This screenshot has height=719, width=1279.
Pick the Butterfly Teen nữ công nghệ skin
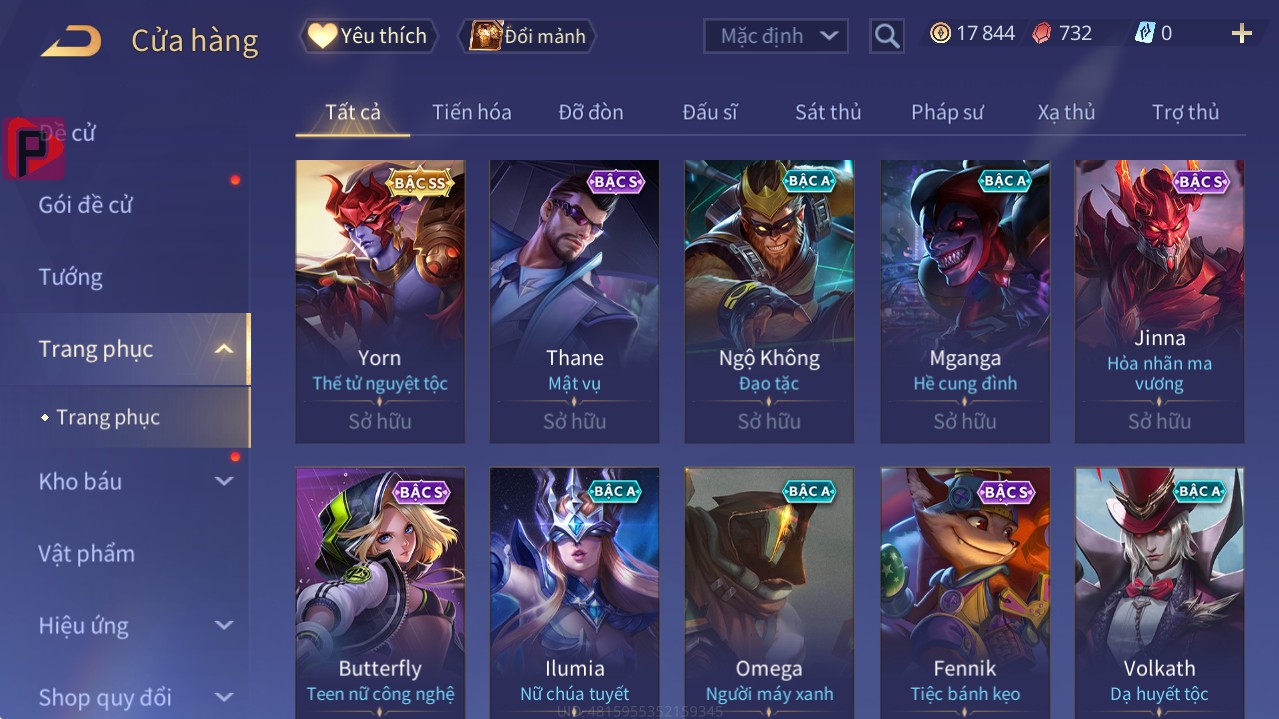point(380,592)
